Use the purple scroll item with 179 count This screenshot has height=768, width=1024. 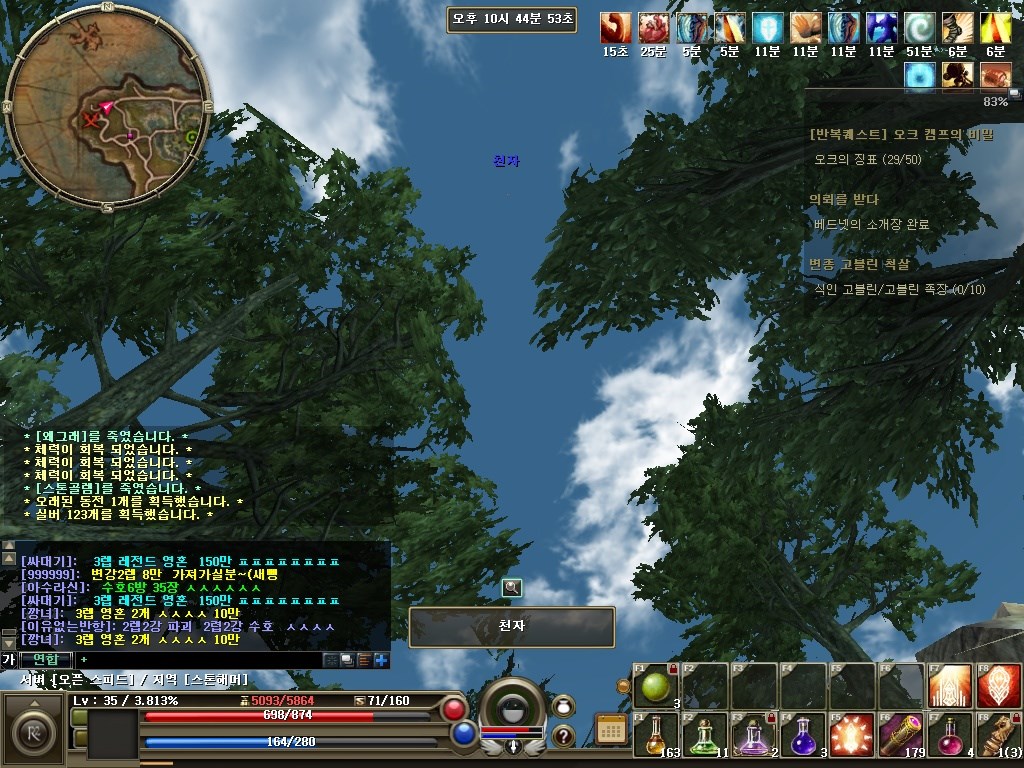click(901, 735)
